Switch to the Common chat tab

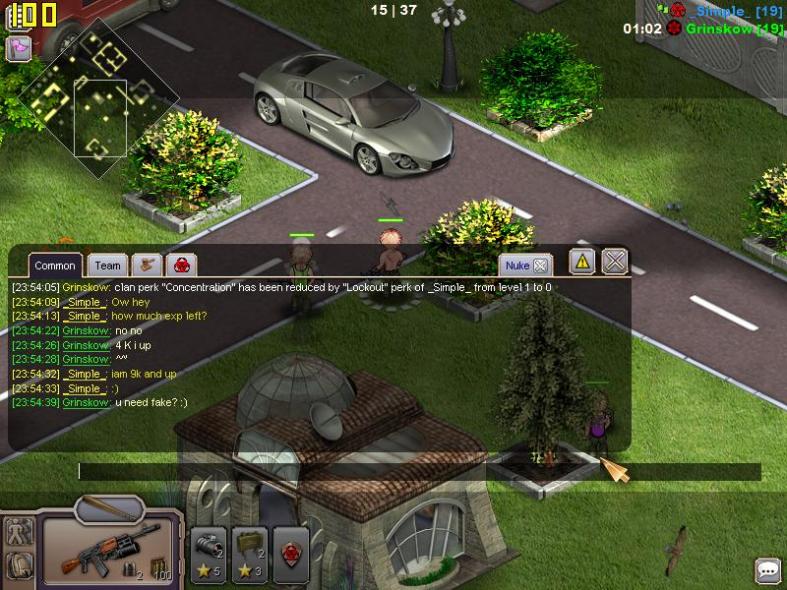[55, 265]
